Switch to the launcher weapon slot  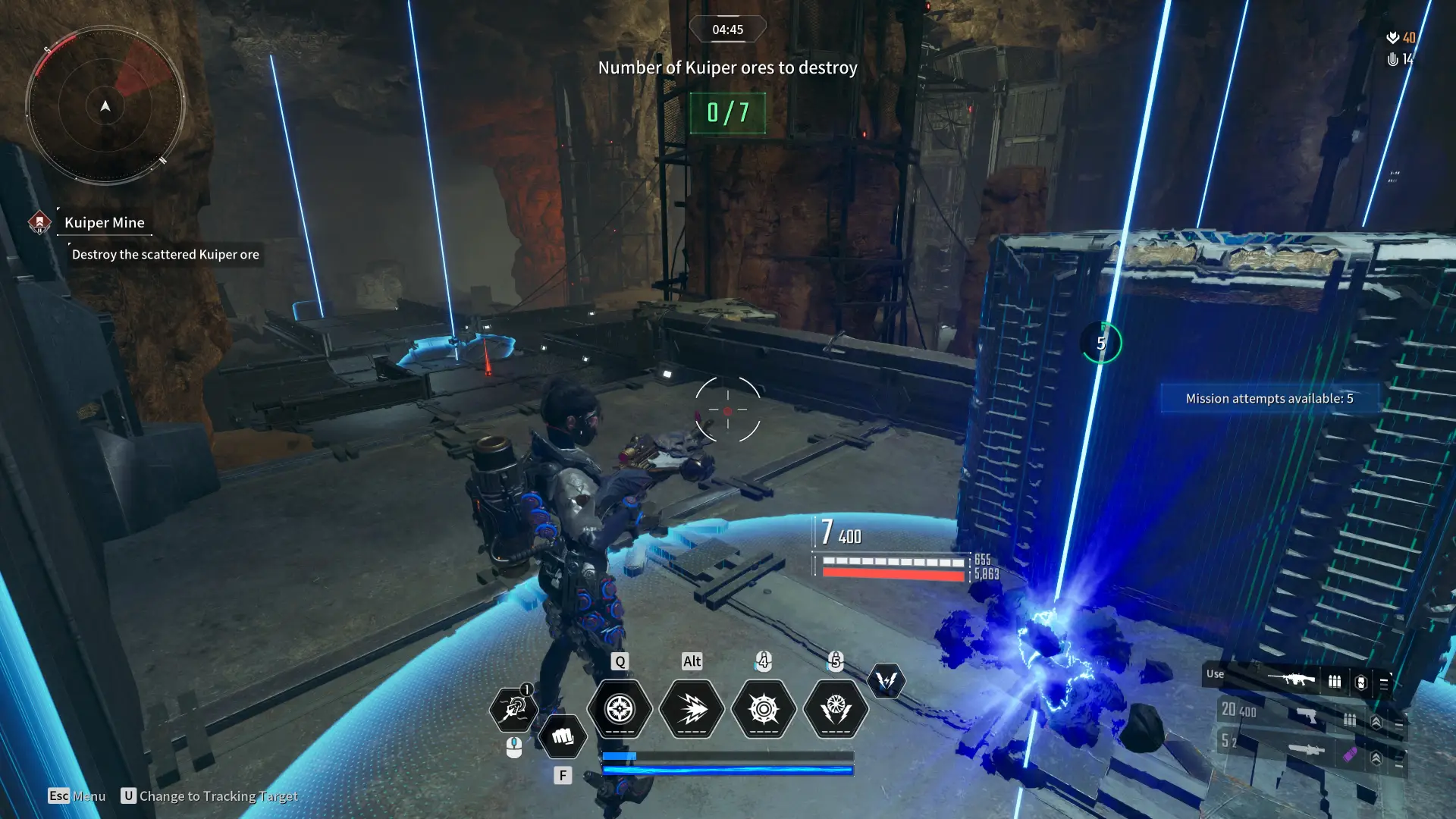tap(1307, 750)
